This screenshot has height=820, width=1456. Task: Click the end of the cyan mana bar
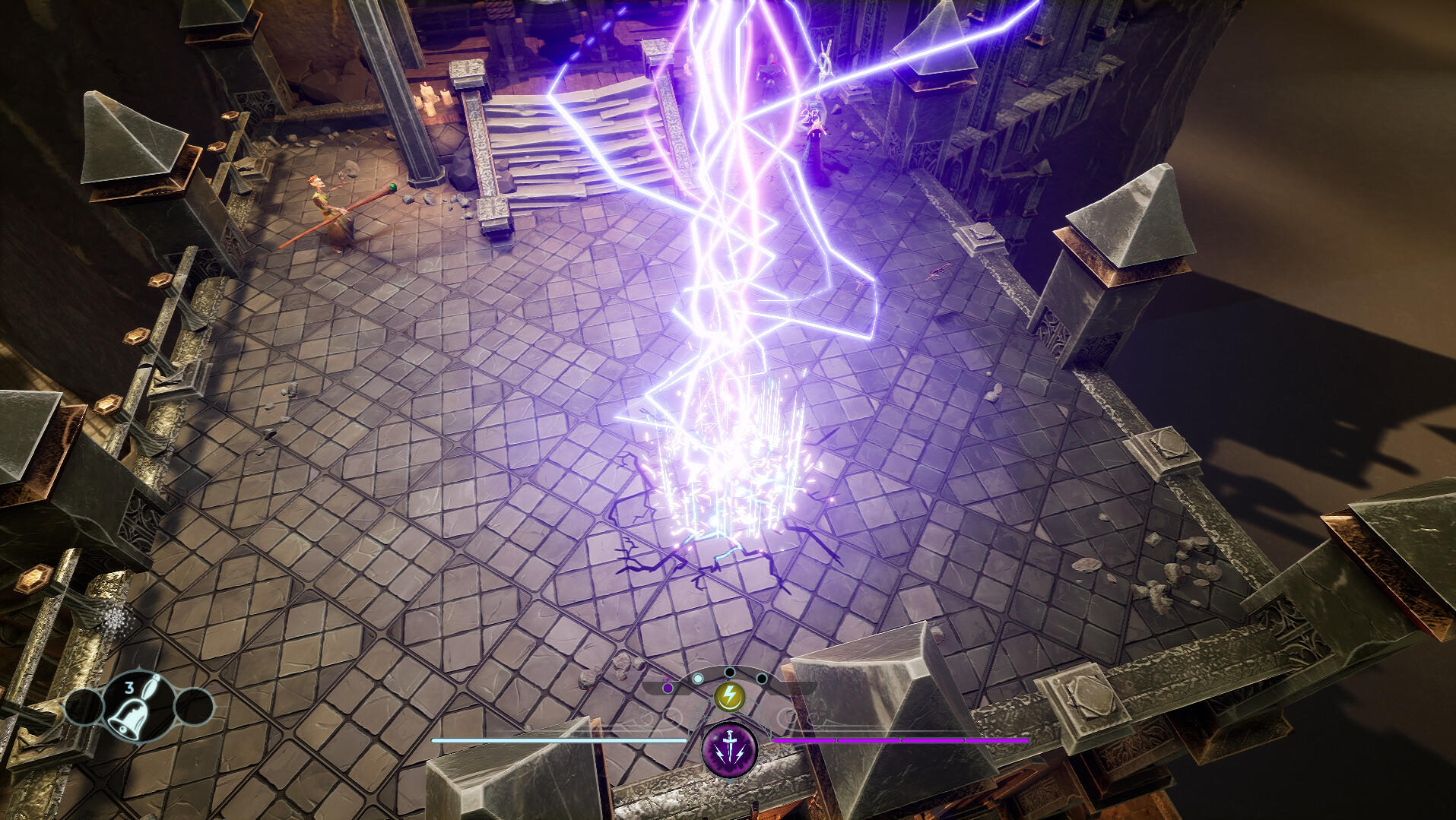point(686,739)
